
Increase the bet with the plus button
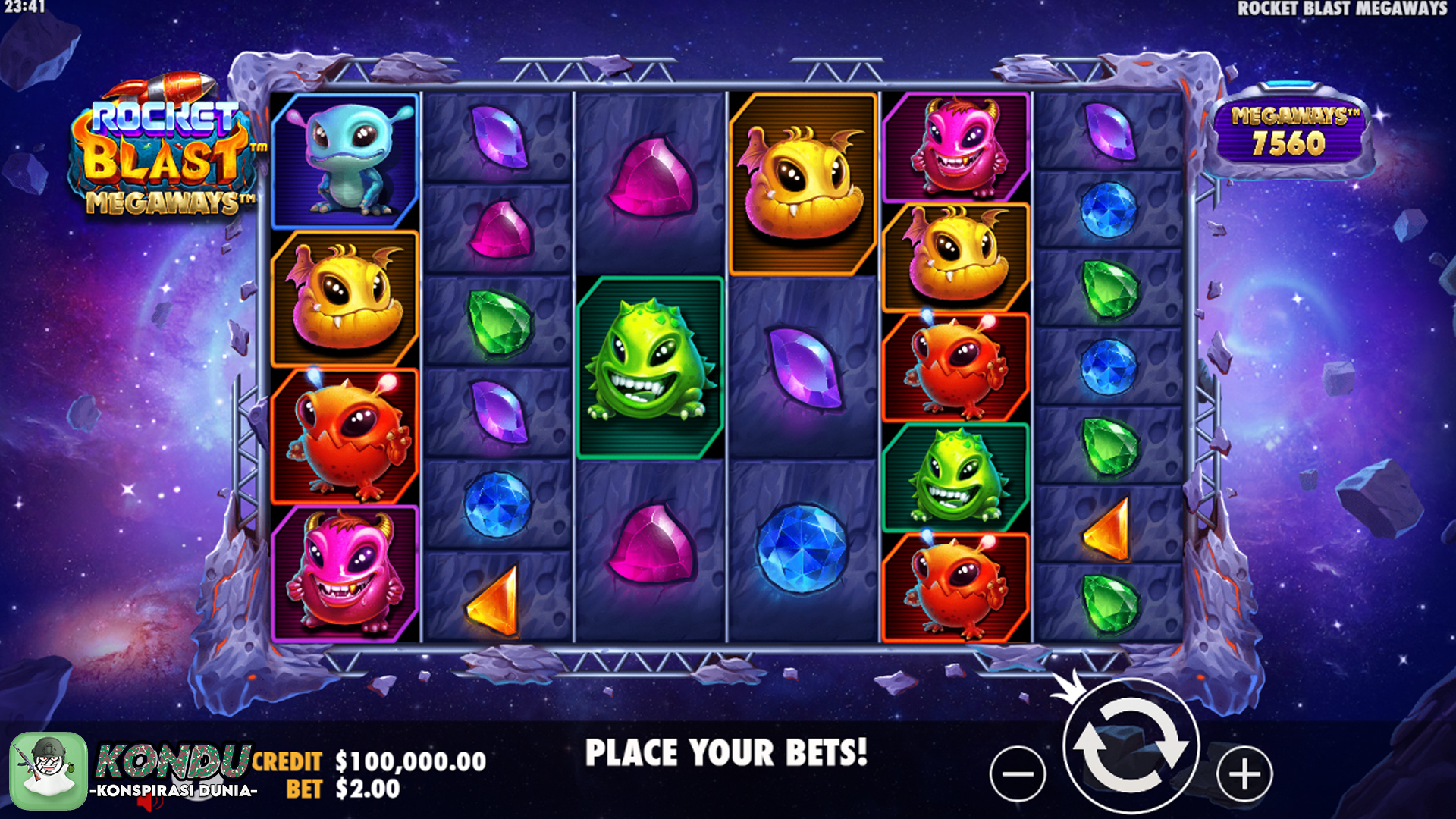point(1244,773)
